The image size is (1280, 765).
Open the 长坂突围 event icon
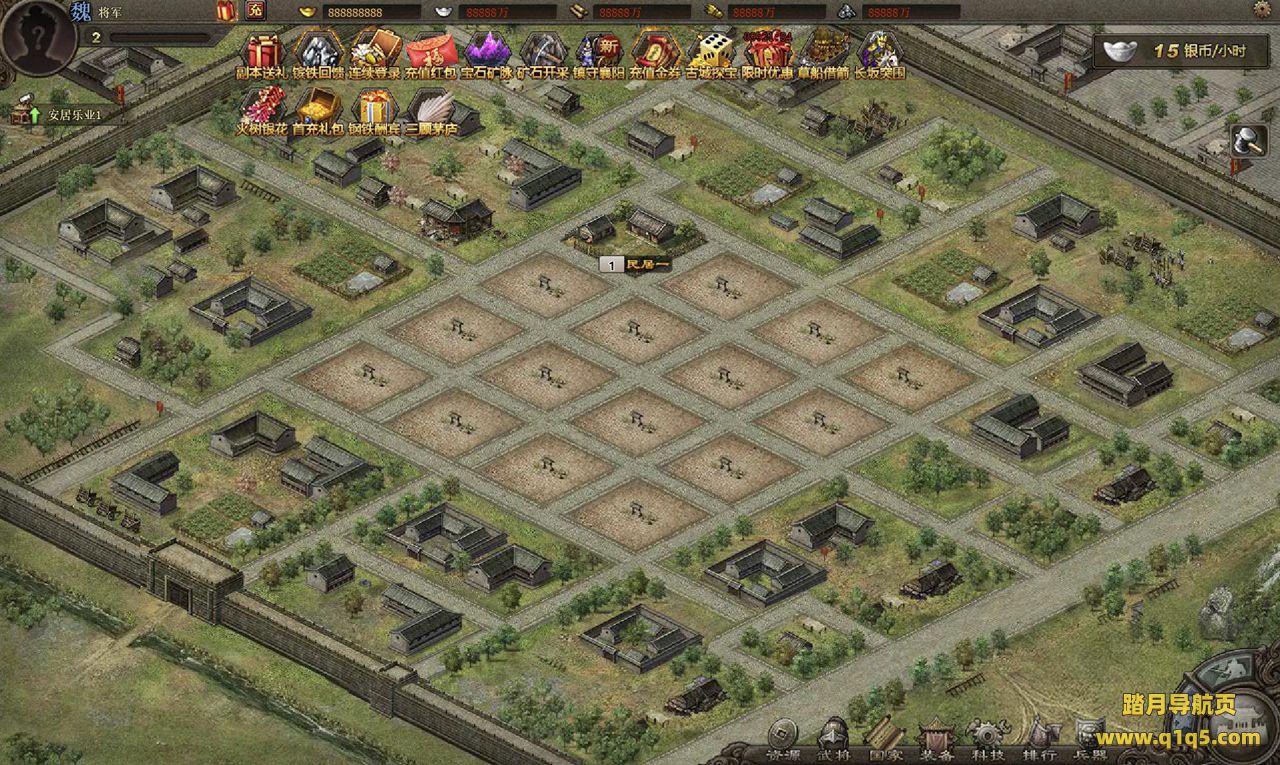click(x=879, y=52)
